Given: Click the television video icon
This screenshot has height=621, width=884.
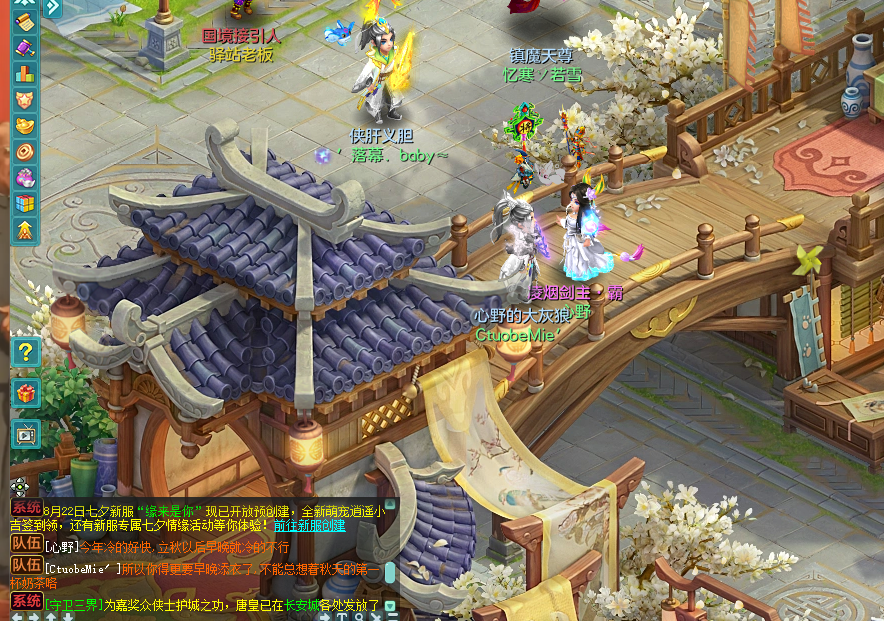Looking at the screenshot, I should [25, 433].
